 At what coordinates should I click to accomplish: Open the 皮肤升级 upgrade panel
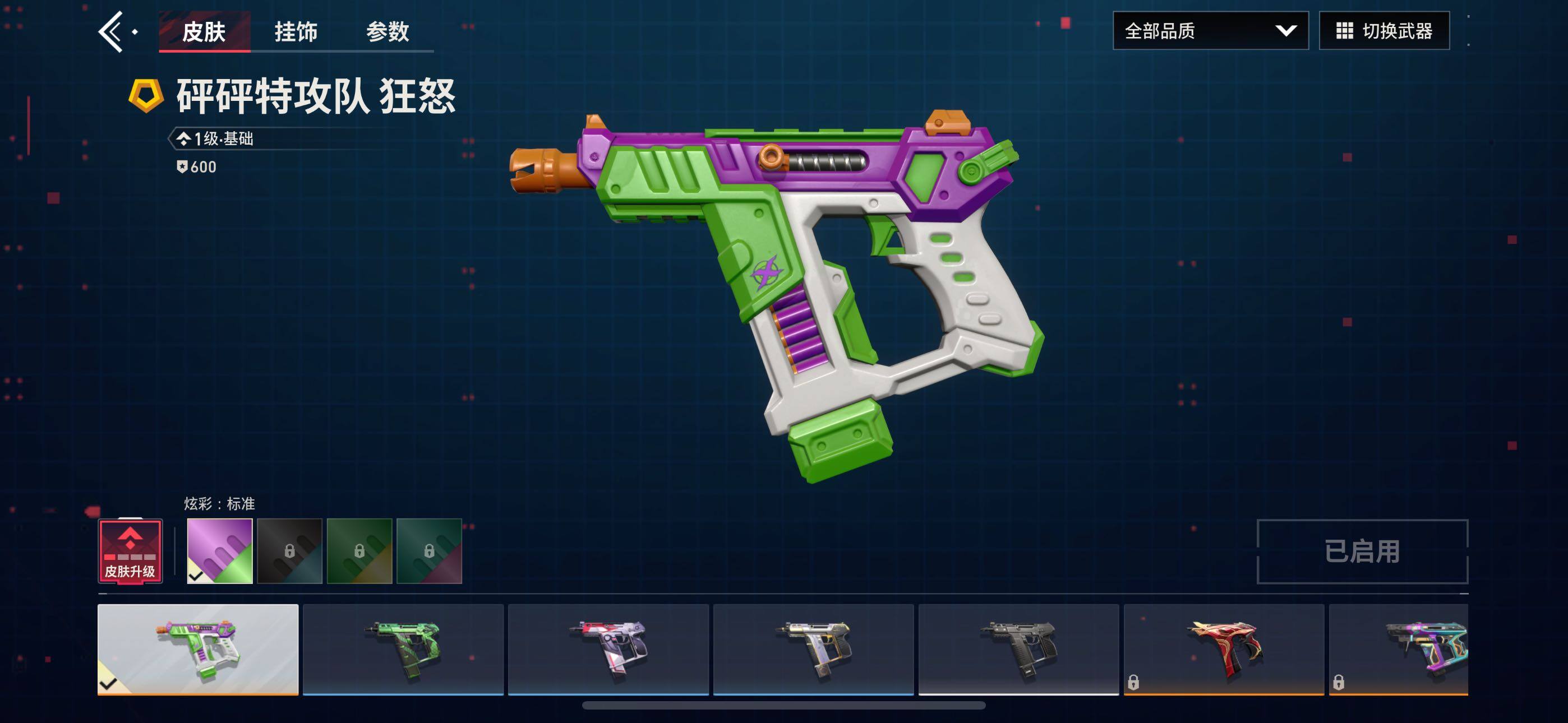coord(130,551)
